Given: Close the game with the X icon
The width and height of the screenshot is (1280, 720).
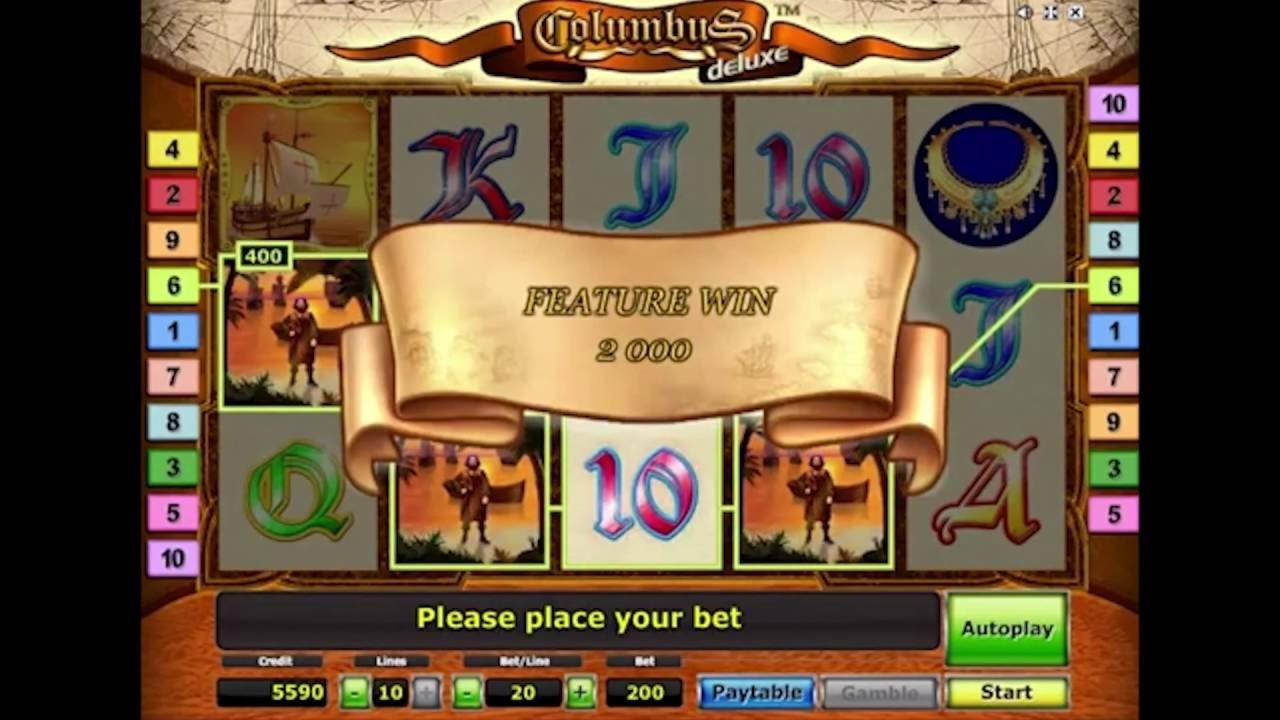Looking at the screenshot, I should pos(1075,13).
